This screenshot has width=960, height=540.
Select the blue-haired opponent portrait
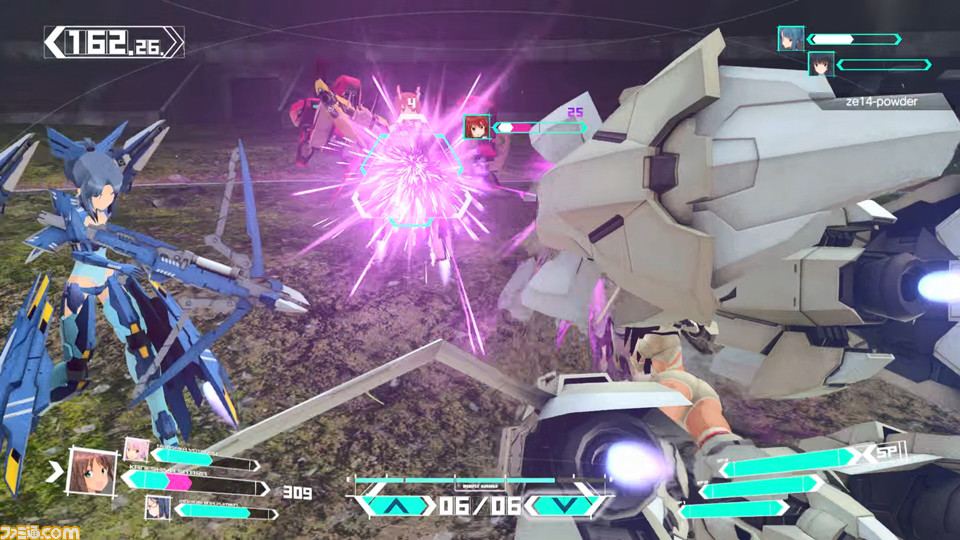[791, 38]
